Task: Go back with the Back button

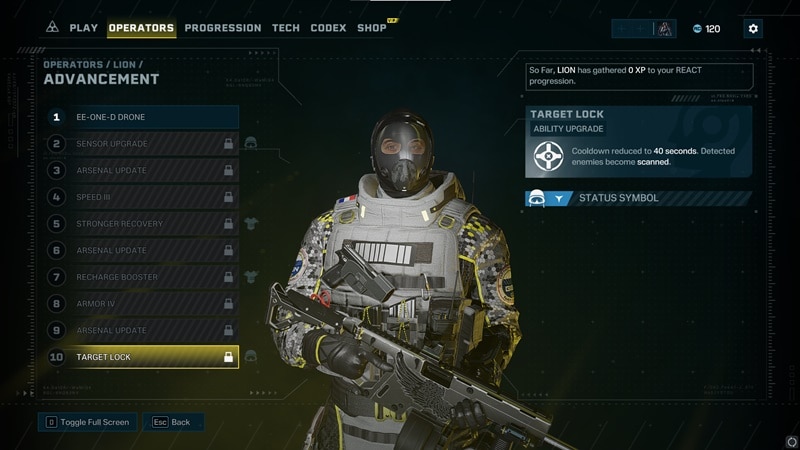Action: [x=172, y=422]
